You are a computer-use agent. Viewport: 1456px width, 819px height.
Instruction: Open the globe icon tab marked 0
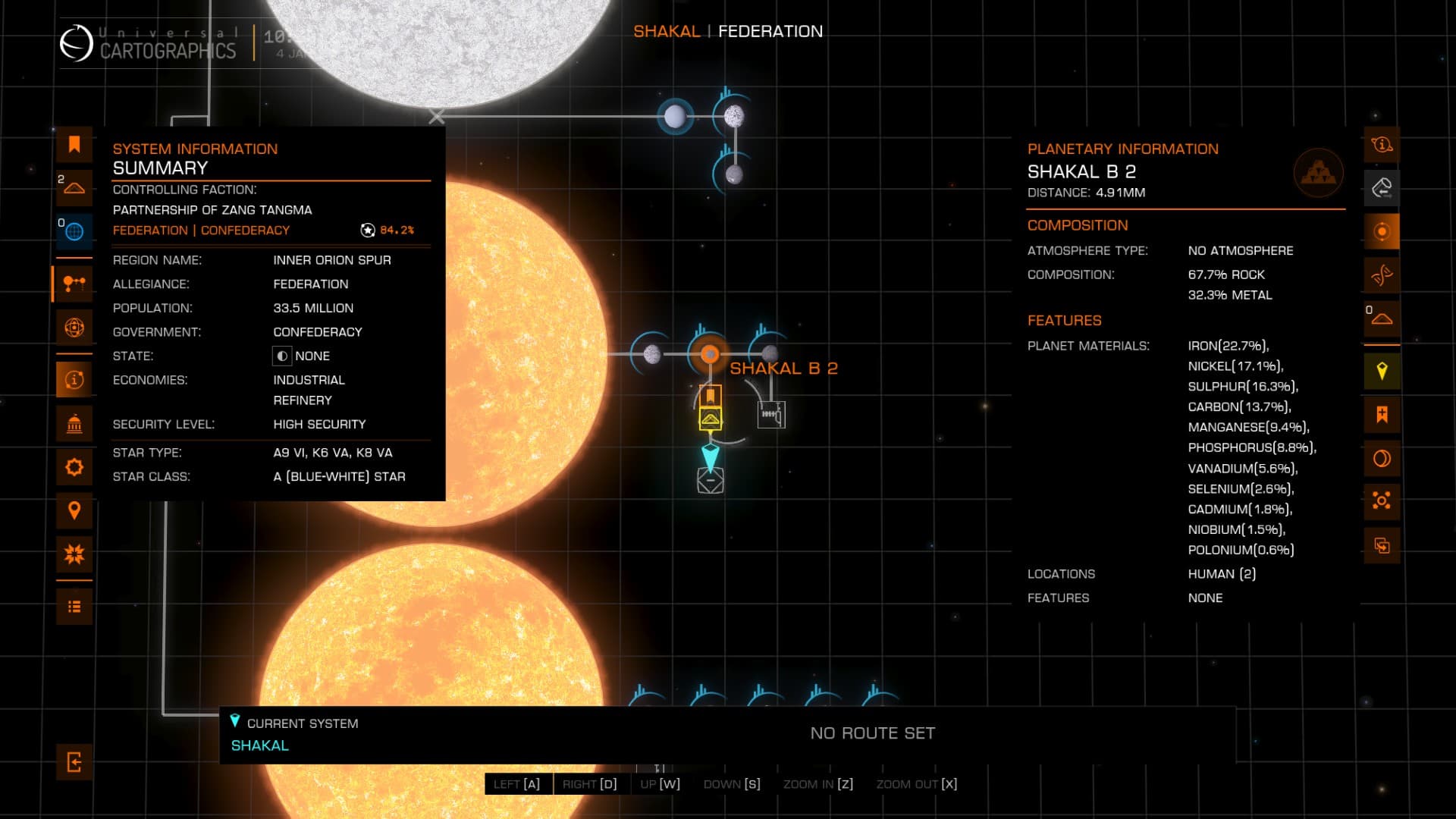pos(74,231)
